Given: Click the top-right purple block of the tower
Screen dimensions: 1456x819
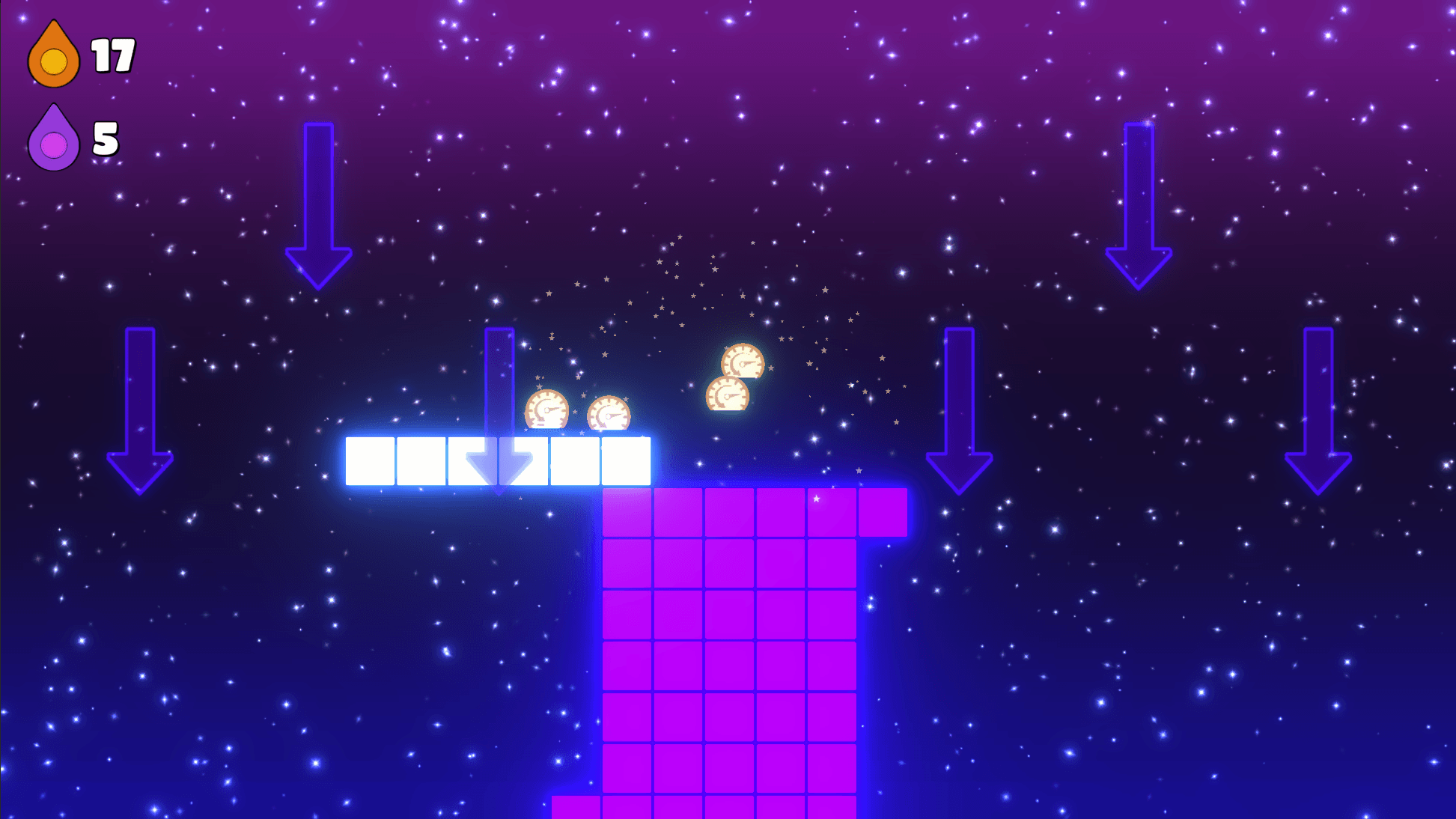Looking at the screenshot, I should 883,513.
